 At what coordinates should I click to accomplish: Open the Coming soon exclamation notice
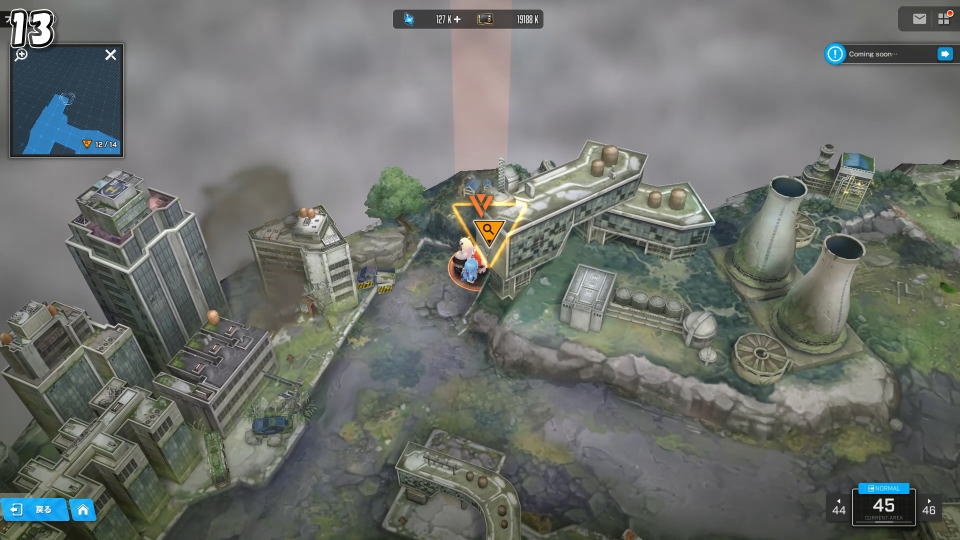tap(835, 54)
